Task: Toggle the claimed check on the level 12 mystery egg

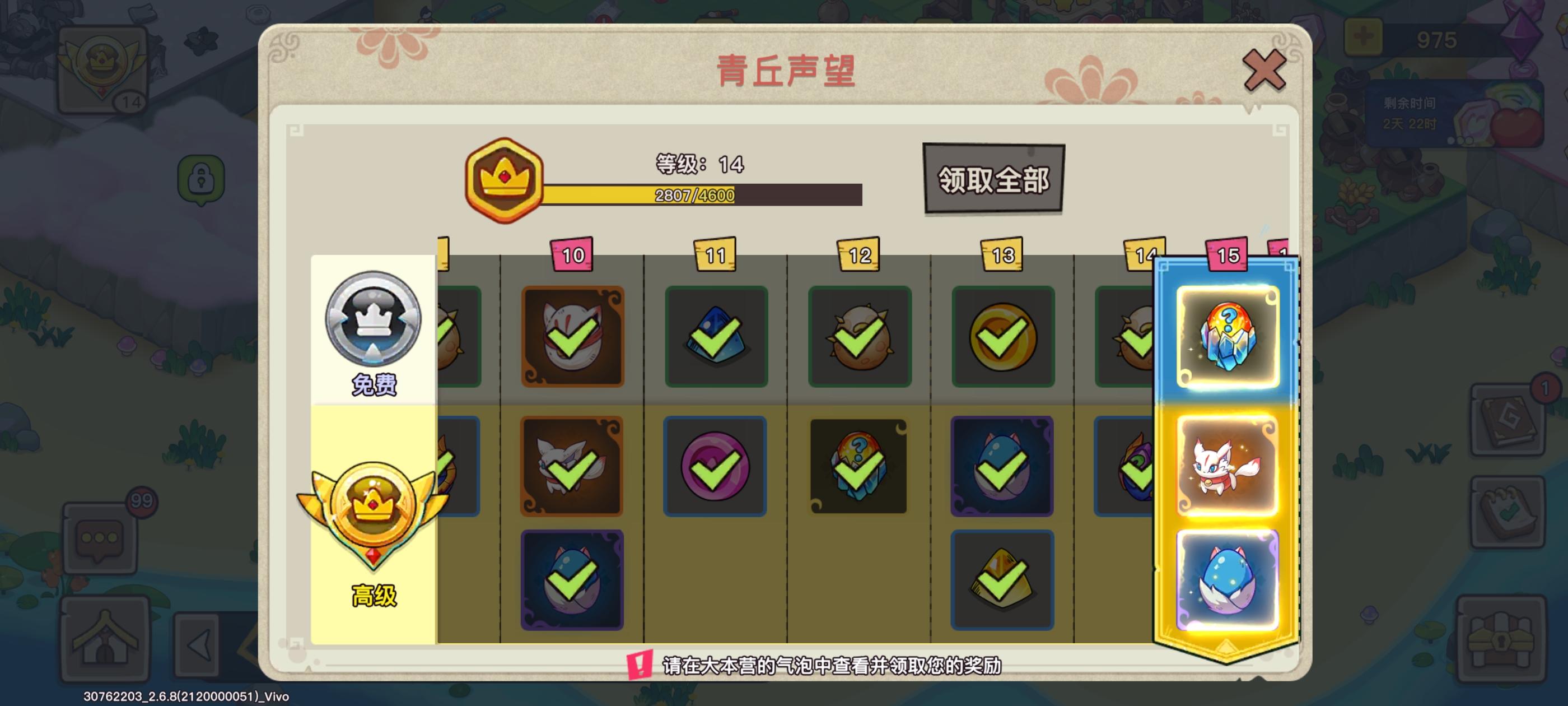Action: (858, 466)
